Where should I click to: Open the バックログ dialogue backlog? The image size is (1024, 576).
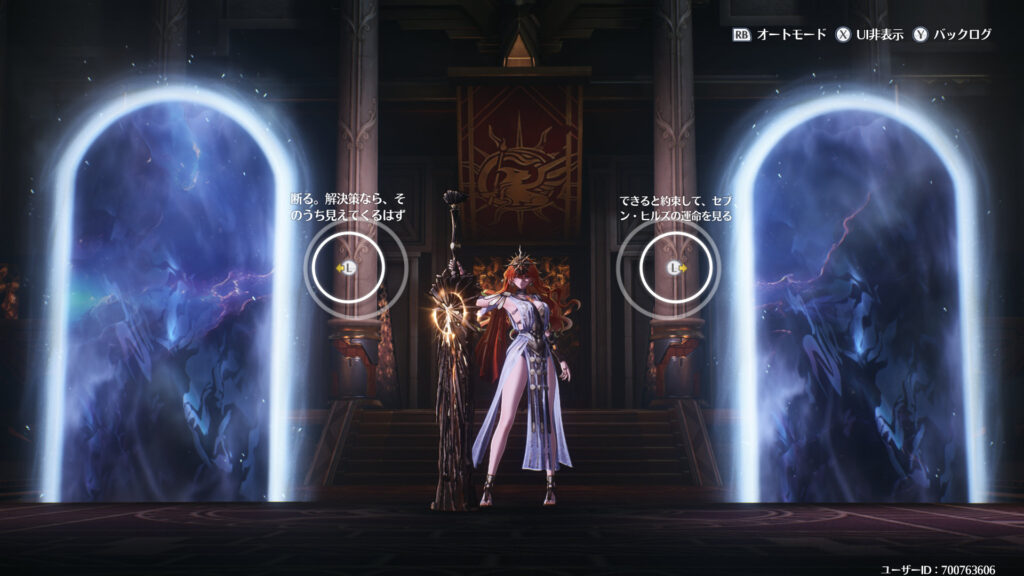[x=951, y=34]
